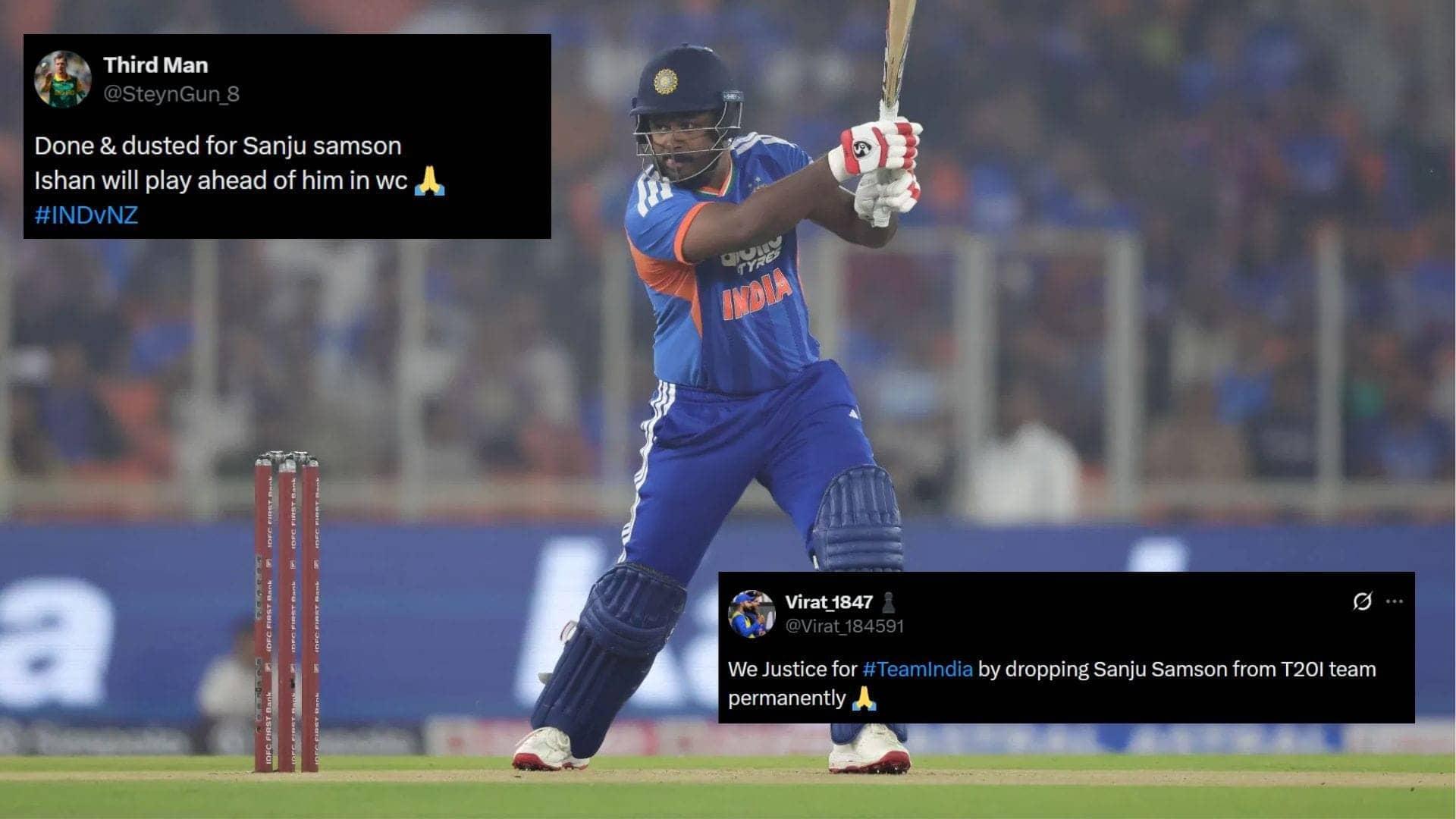Open Third Man's profile picture
This screenshot has height=819, width=1456.
click(64, 78)
